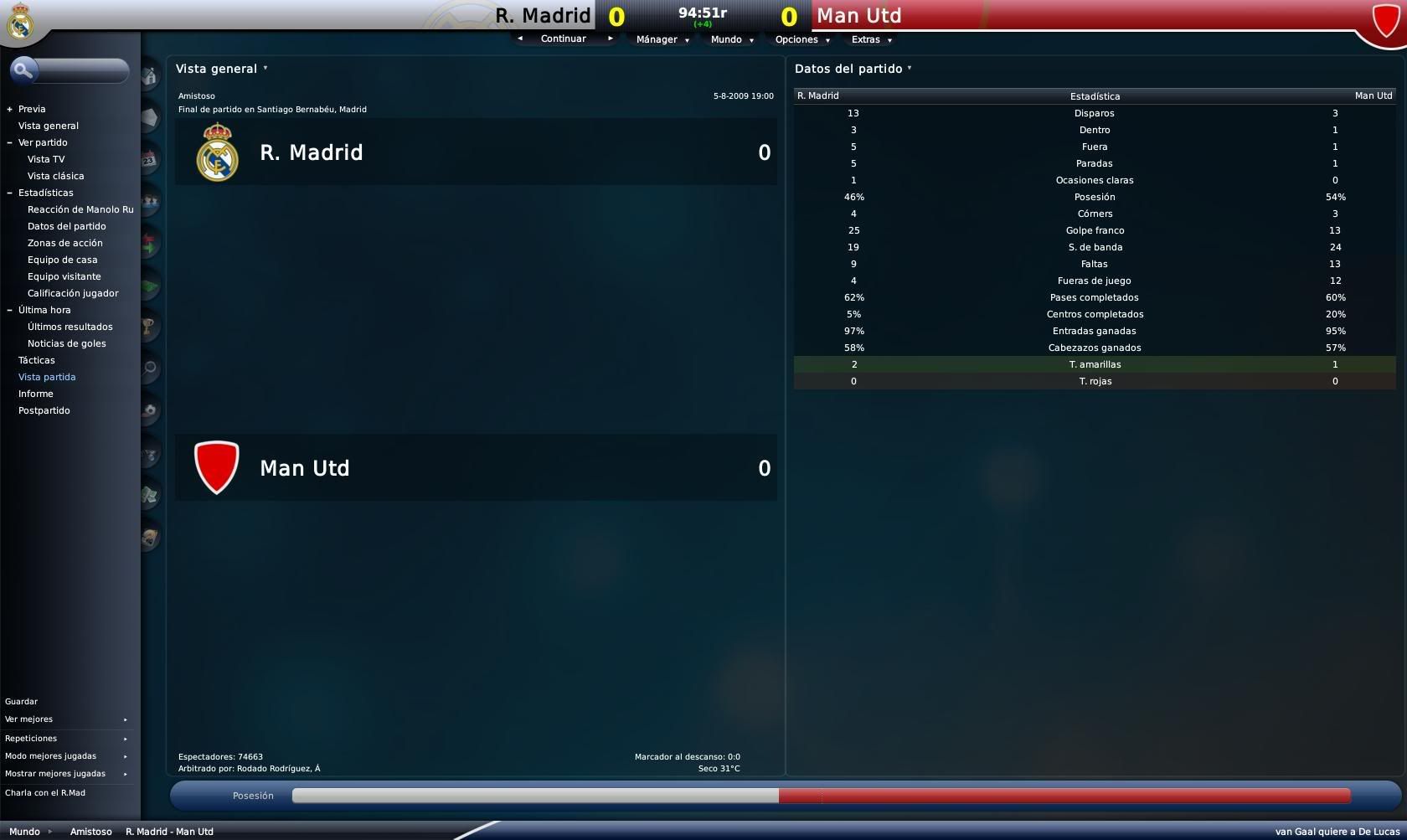Go to the Tácticas screen
The image size is (1407, 840).
point(37,360)
